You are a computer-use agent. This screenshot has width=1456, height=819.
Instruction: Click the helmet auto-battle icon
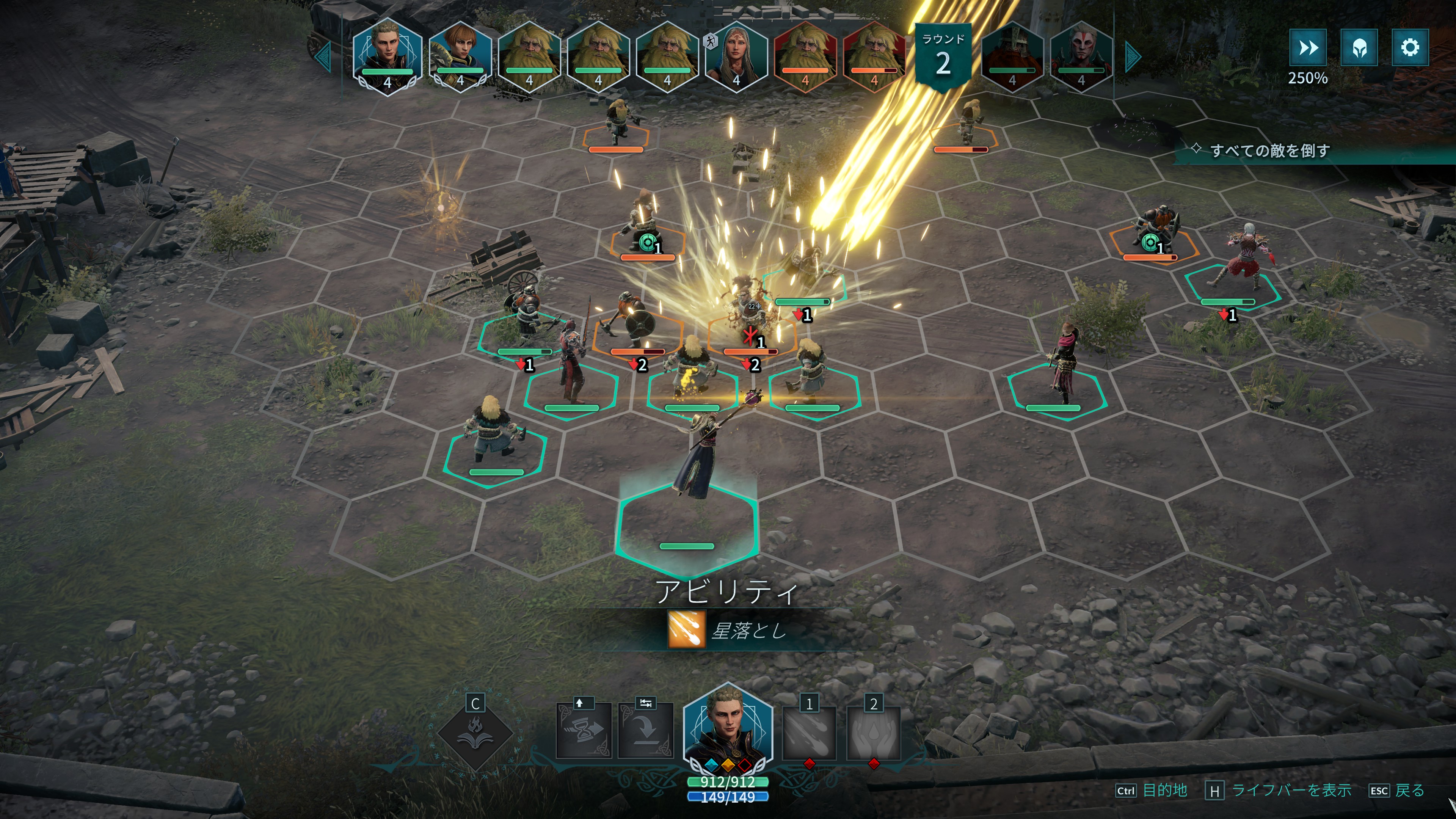coord(1359,47)
